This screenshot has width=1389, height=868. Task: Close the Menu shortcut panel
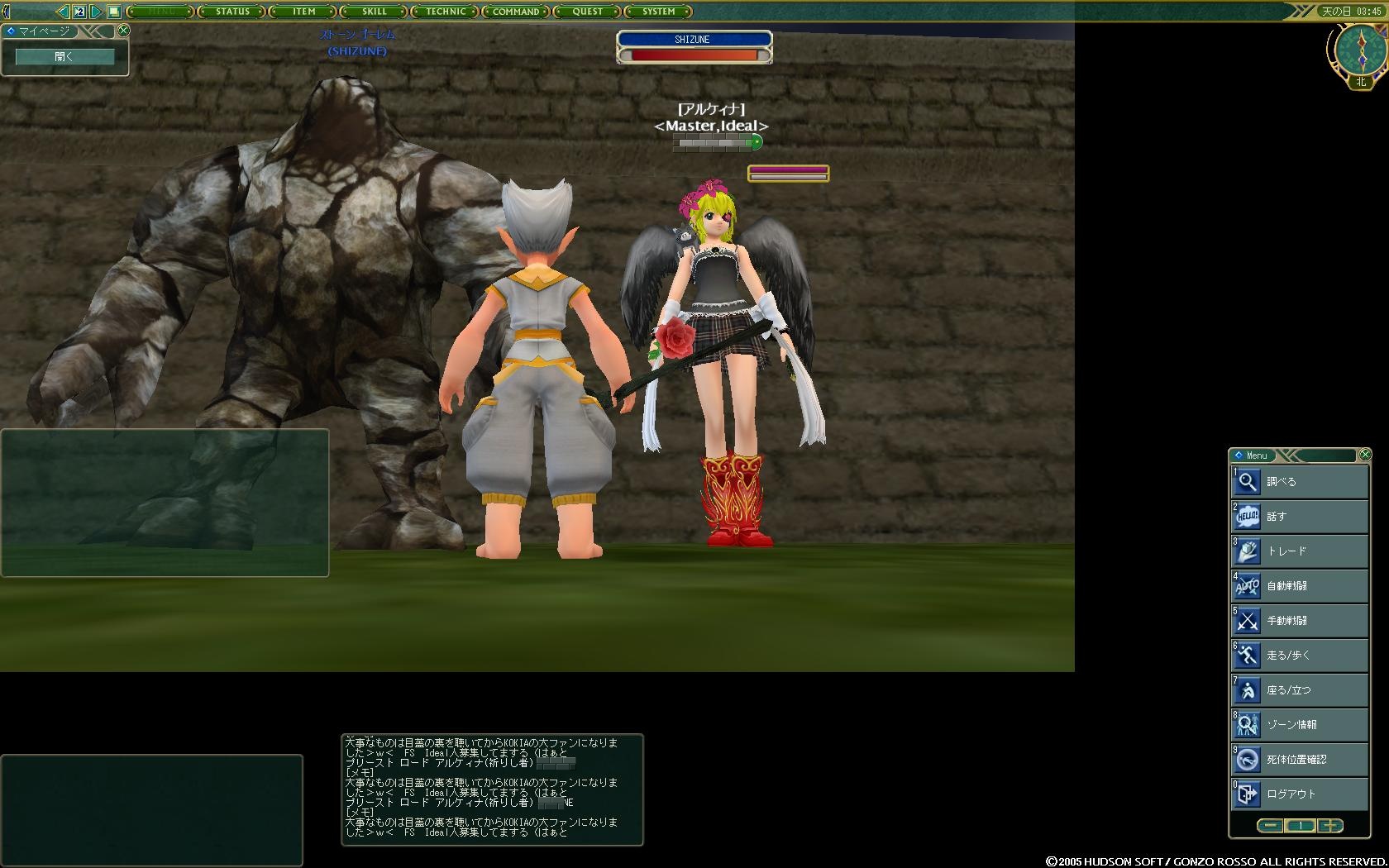click(1365, 455)
